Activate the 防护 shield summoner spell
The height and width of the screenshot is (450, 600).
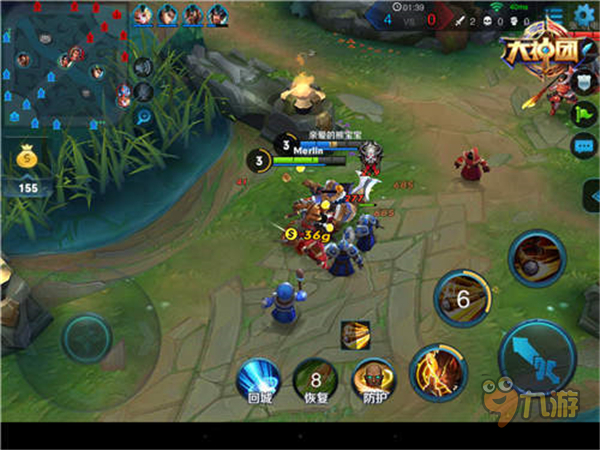click(x=372, y=381)
